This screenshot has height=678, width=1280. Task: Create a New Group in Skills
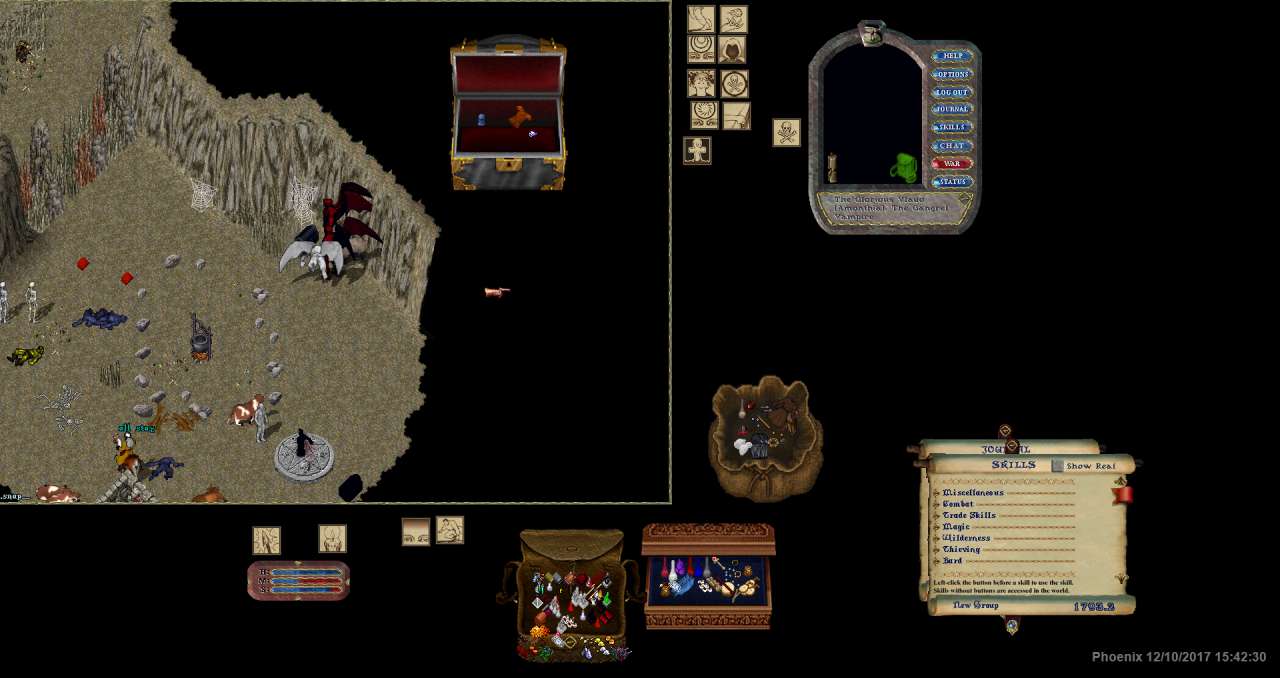(x=975, y=606)
